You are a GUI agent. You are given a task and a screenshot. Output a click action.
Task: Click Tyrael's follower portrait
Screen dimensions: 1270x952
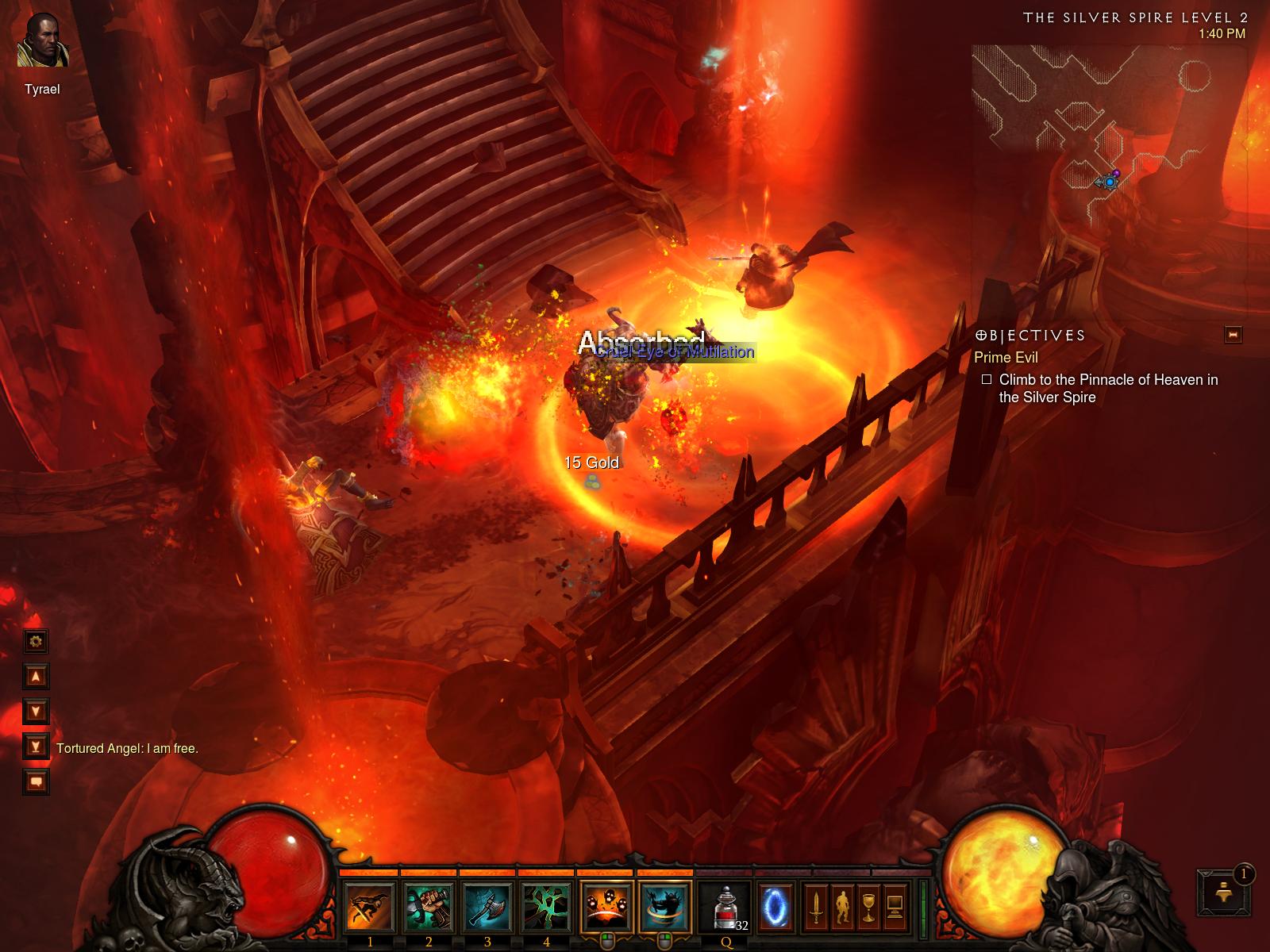coord(43,42)
